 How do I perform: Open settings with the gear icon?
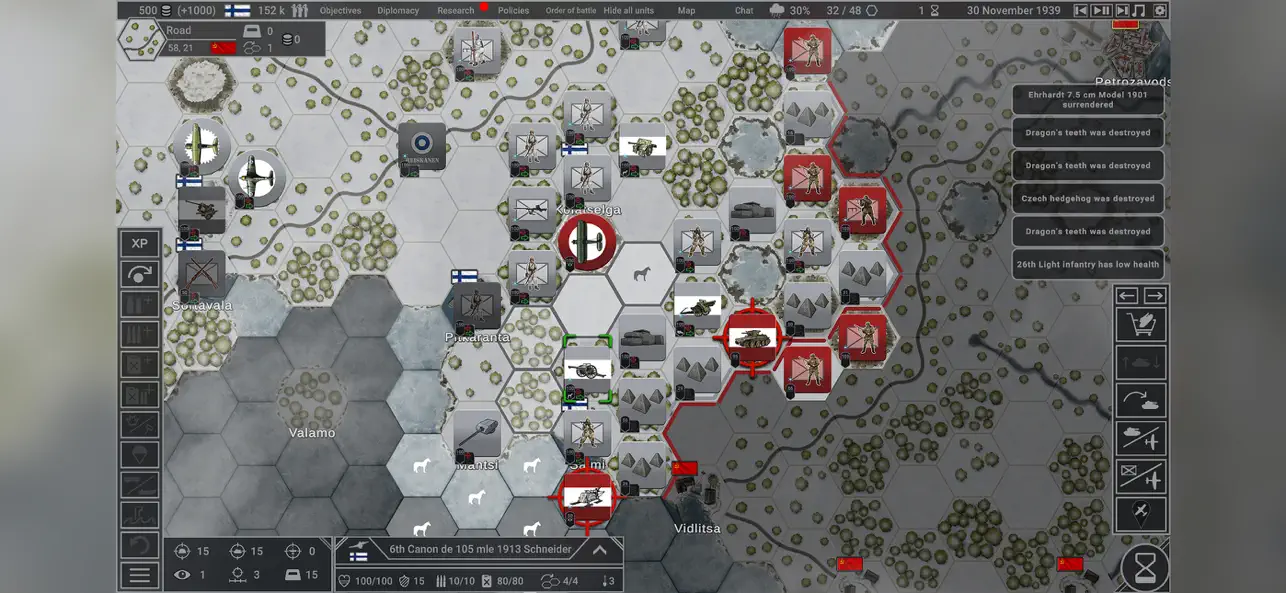[x=1160, y=11]
